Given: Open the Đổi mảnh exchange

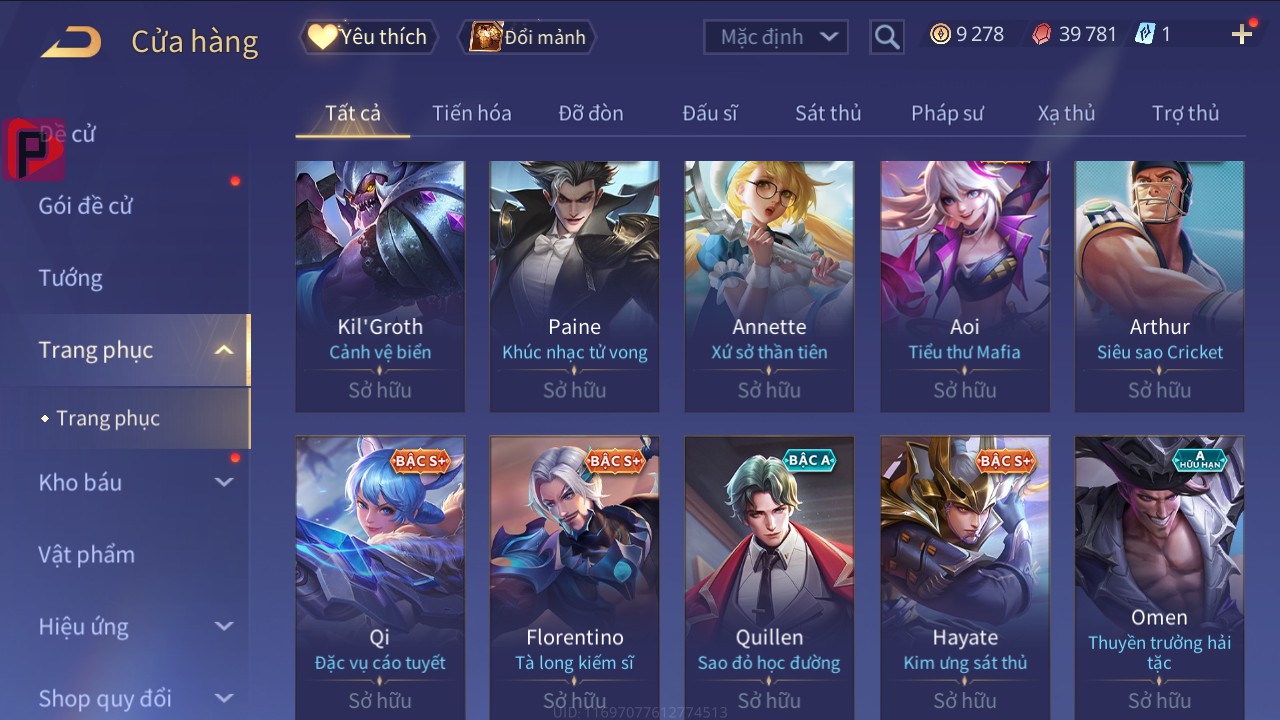Looking at the screenshot, I should pyautogui.click(x=528, y=37).
